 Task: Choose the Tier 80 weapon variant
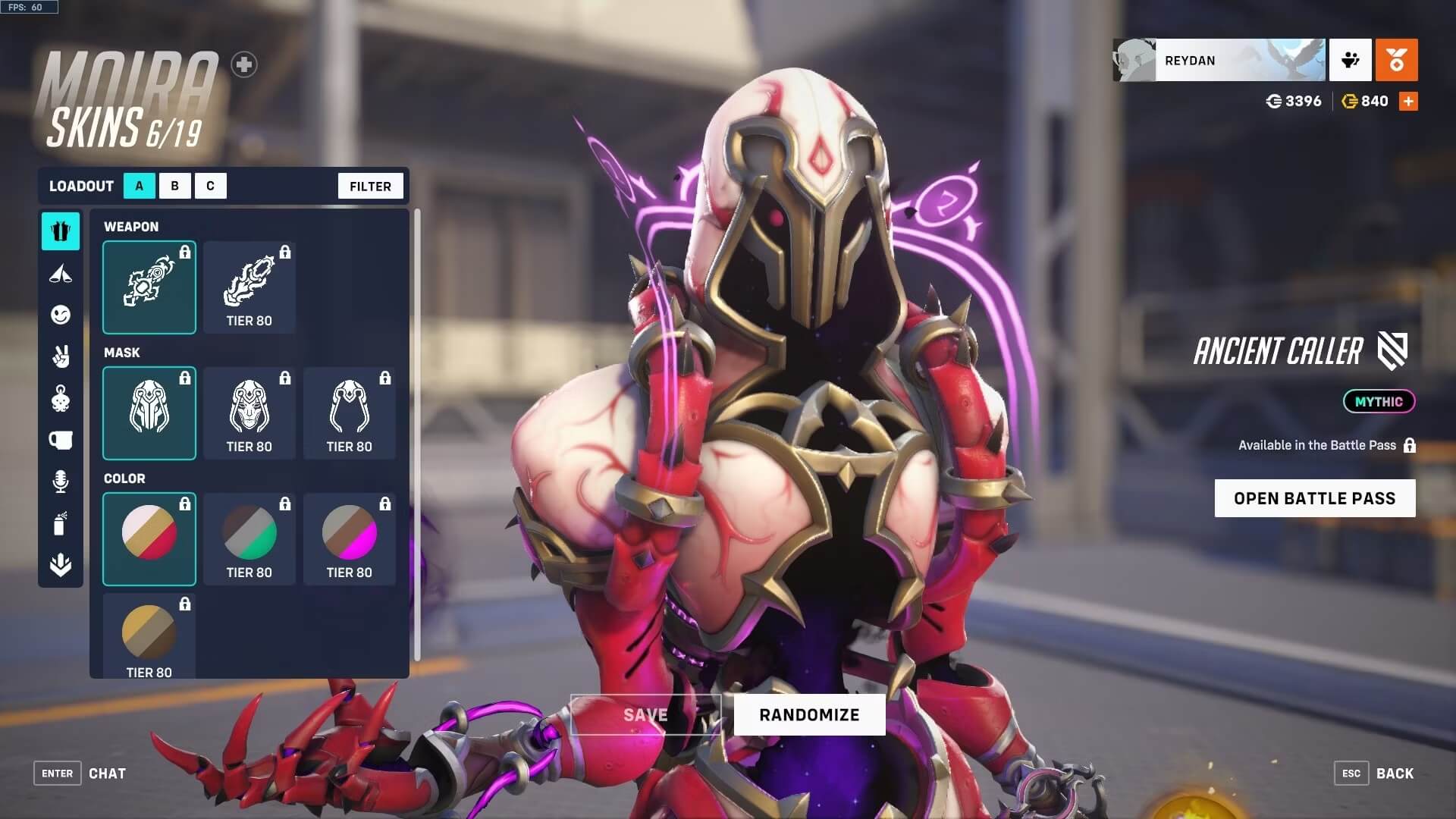pos(249,287)
